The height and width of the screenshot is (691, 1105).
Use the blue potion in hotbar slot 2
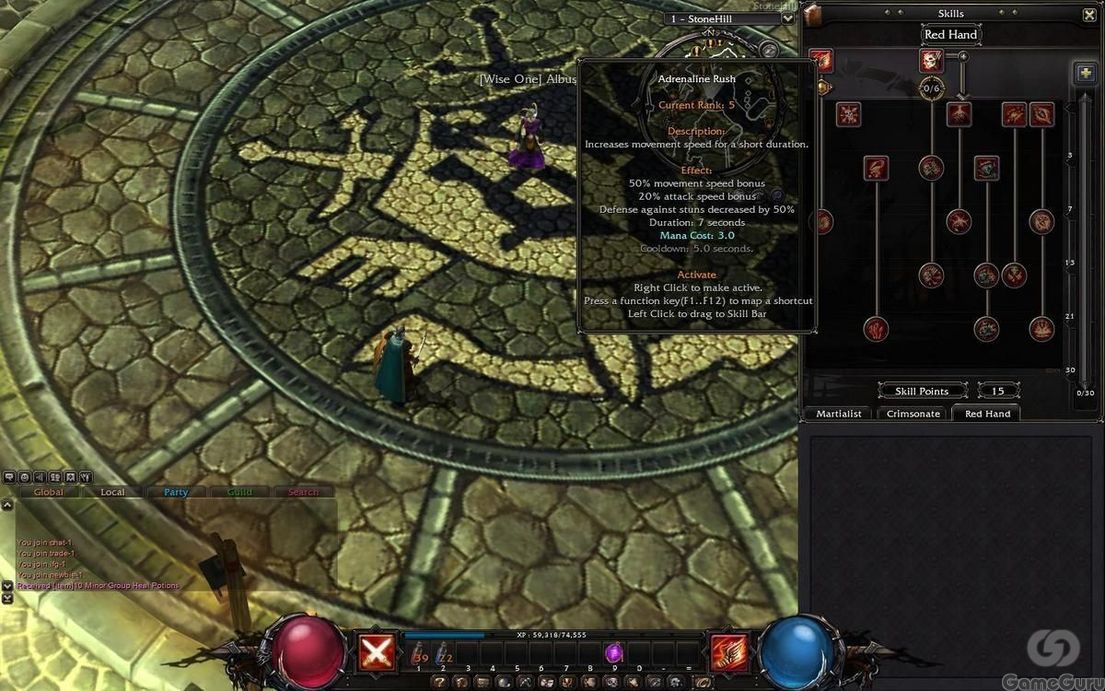click(x=443, y=654)
